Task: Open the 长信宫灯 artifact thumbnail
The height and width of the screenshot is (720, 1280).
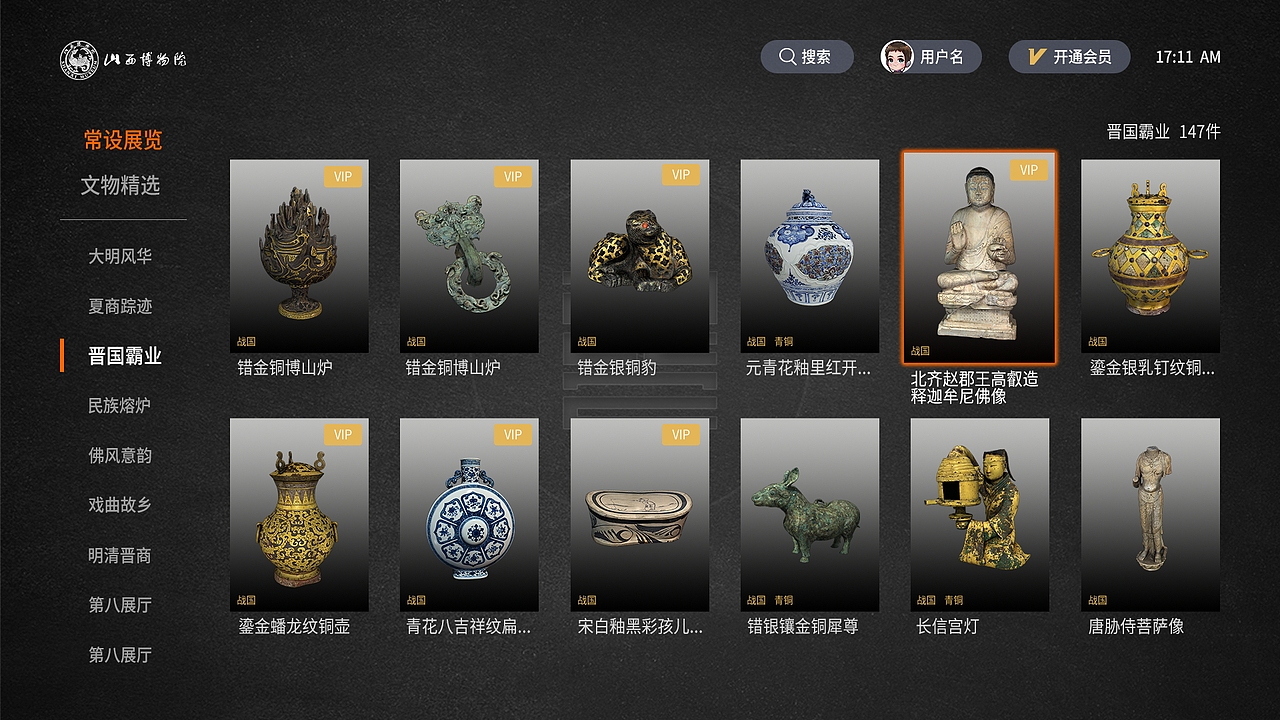Action: 979,514
